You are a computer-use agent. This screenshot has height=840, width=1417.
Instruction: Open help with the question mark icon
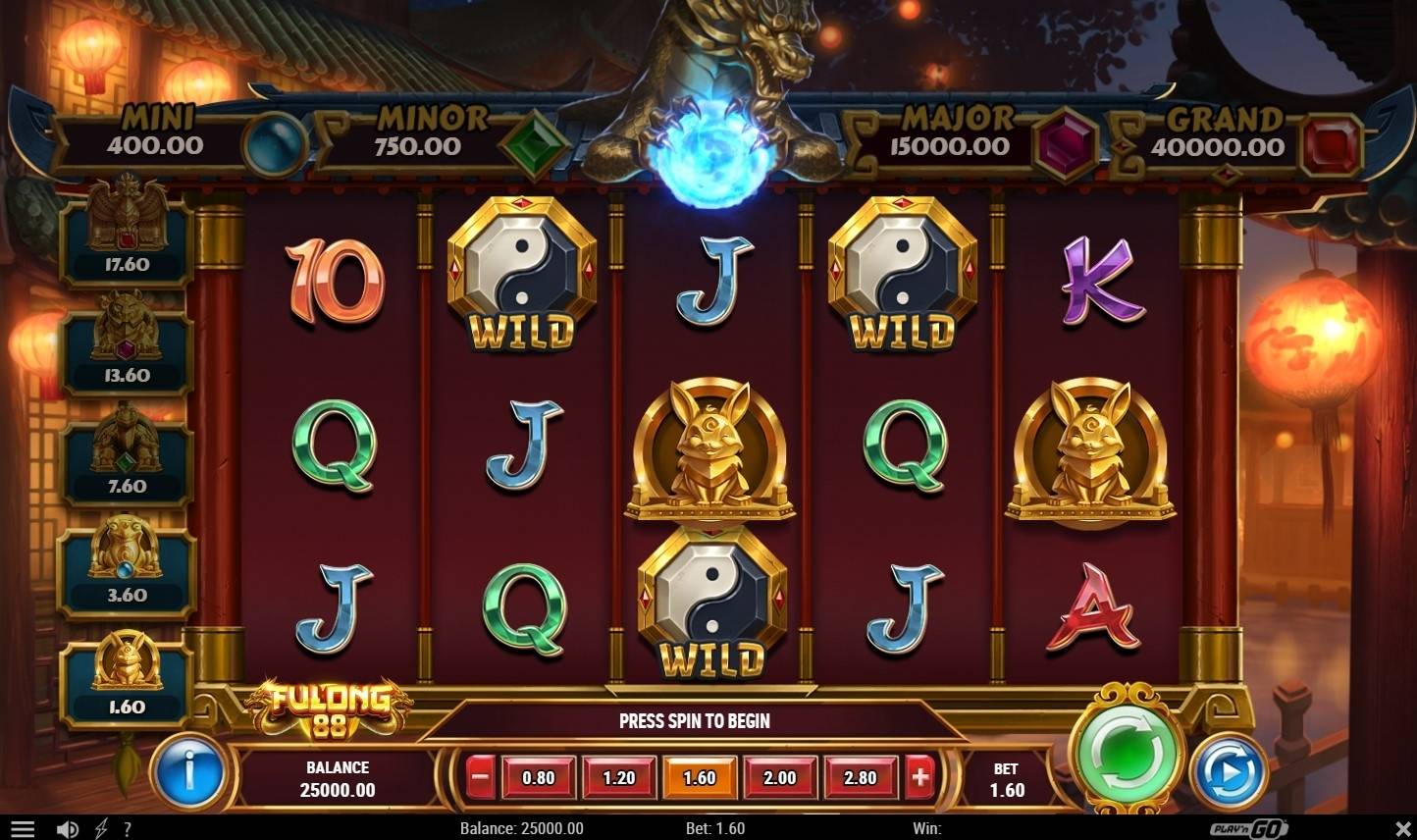pyautogui.click(x=128, y=829)
